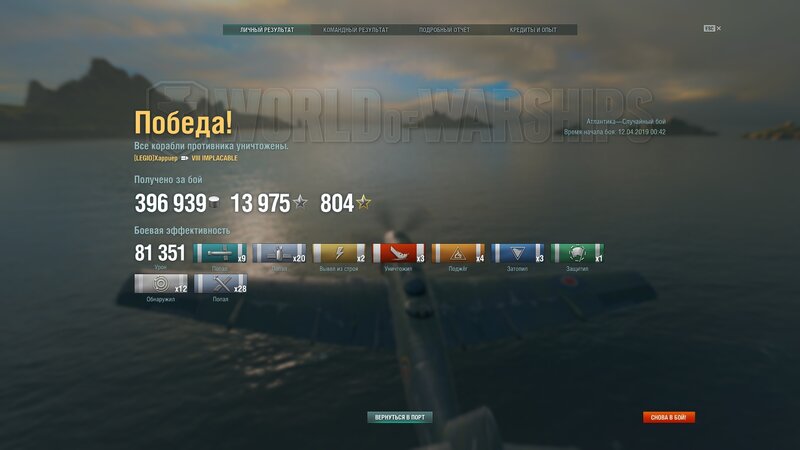Click the orange Поджёг fire ribbon
Screen dimensions: 800x450
coord(459,254)
